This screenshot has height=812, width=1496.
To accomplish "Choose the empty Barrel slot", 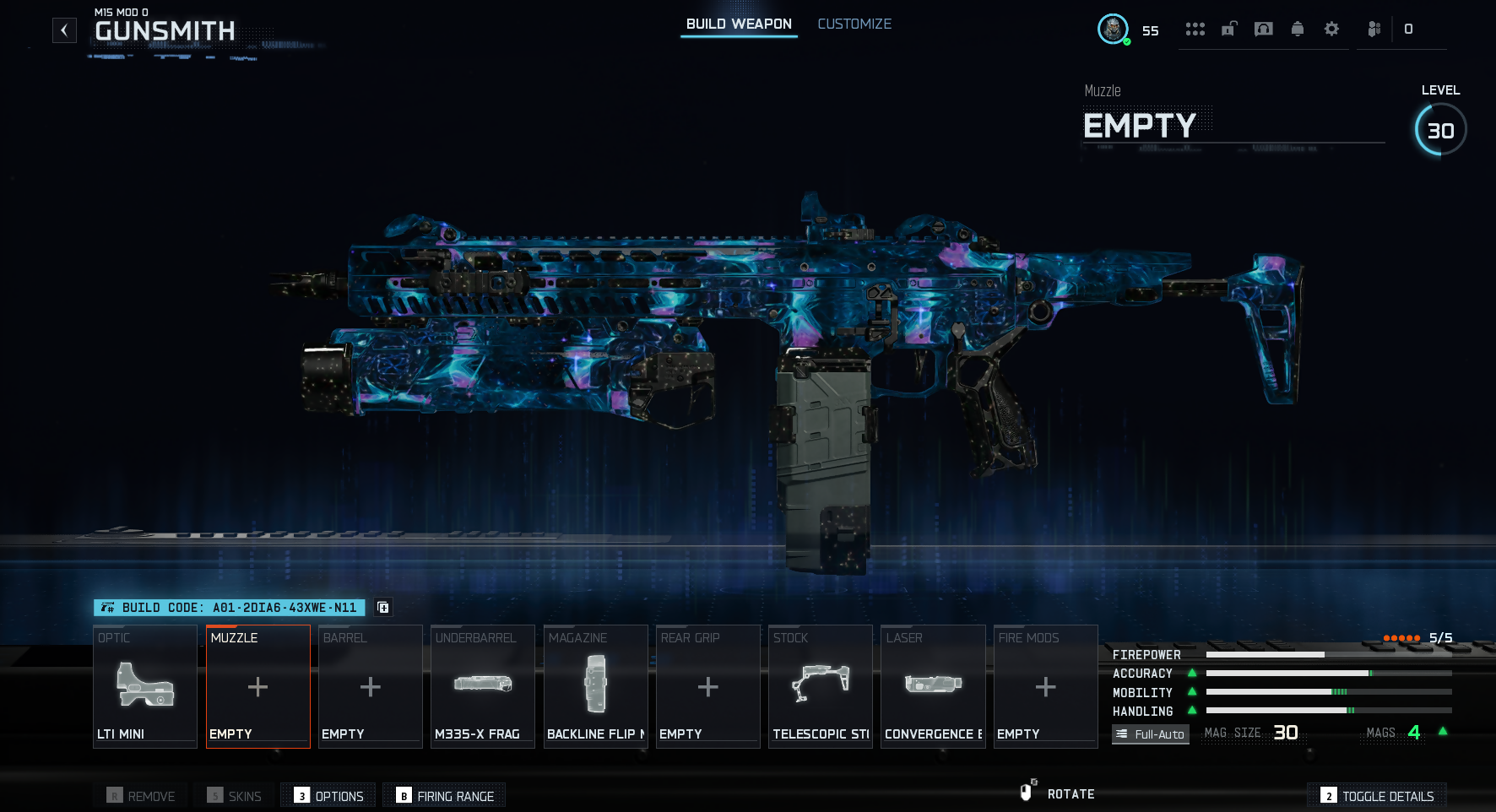I will 370,686.
